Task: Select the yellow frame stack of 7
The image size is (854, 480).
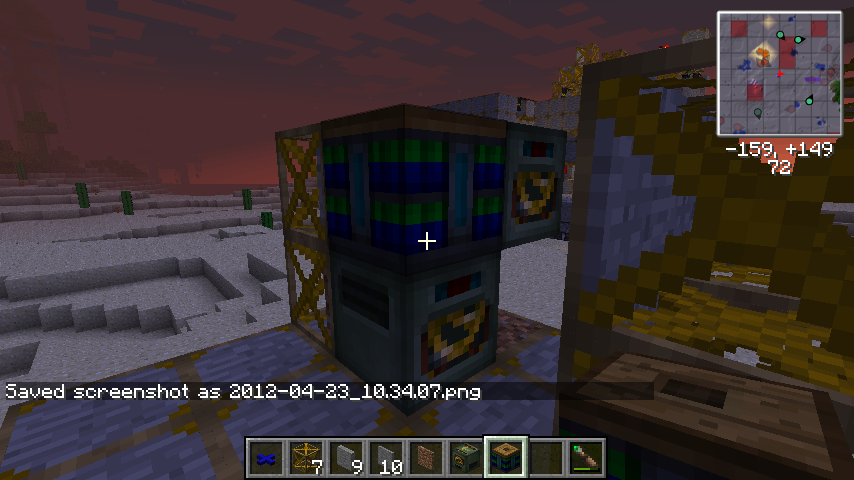Action: 306,457
